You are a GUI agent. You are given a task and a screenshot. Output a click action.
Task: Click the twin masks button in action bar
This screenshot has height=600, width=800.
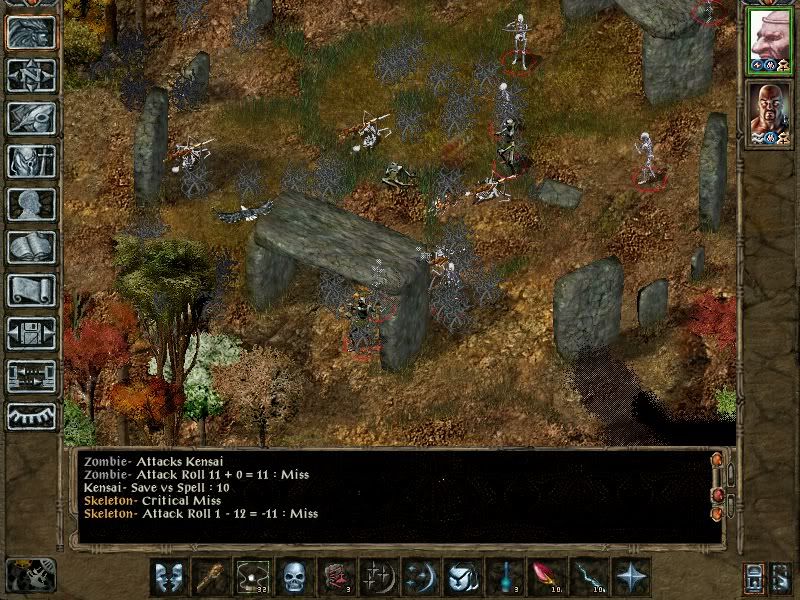(x=167, y=578)
